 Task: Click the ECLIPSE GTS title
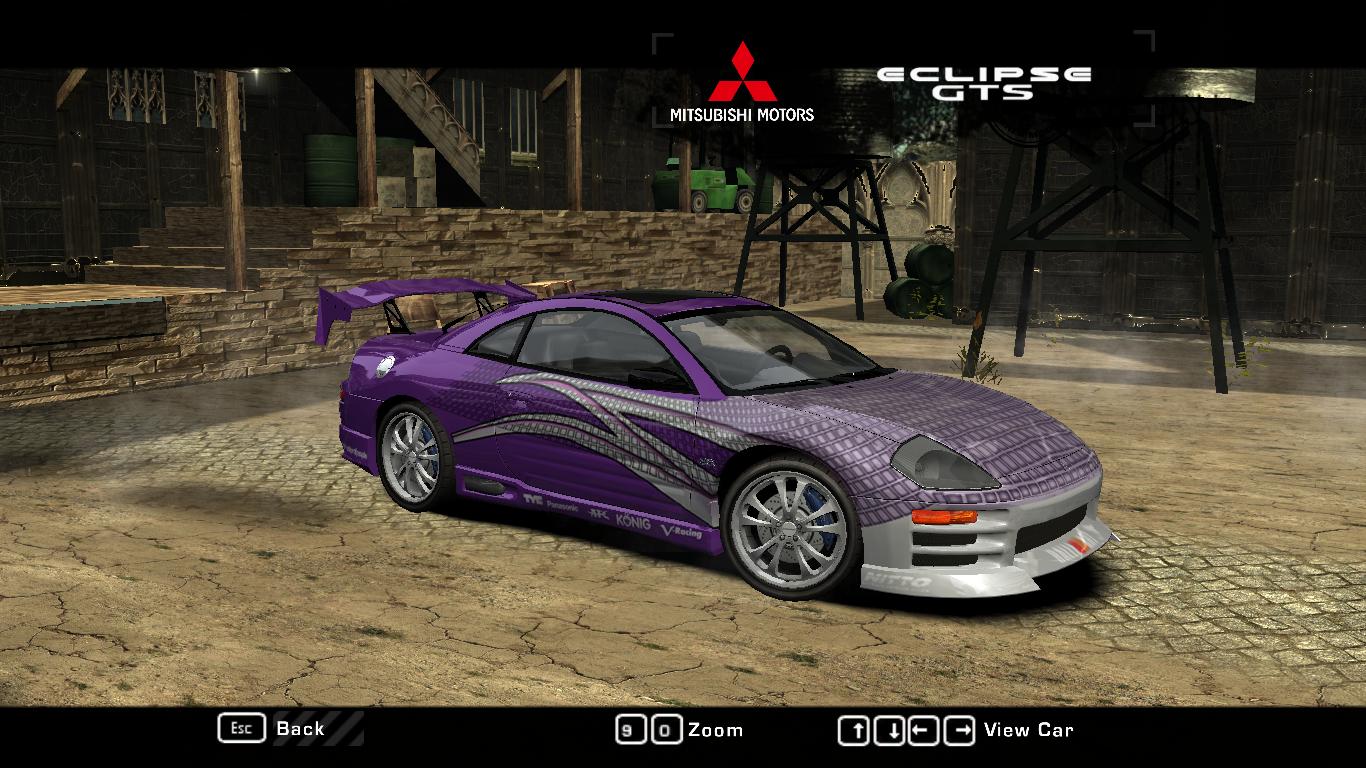point(983,78)
